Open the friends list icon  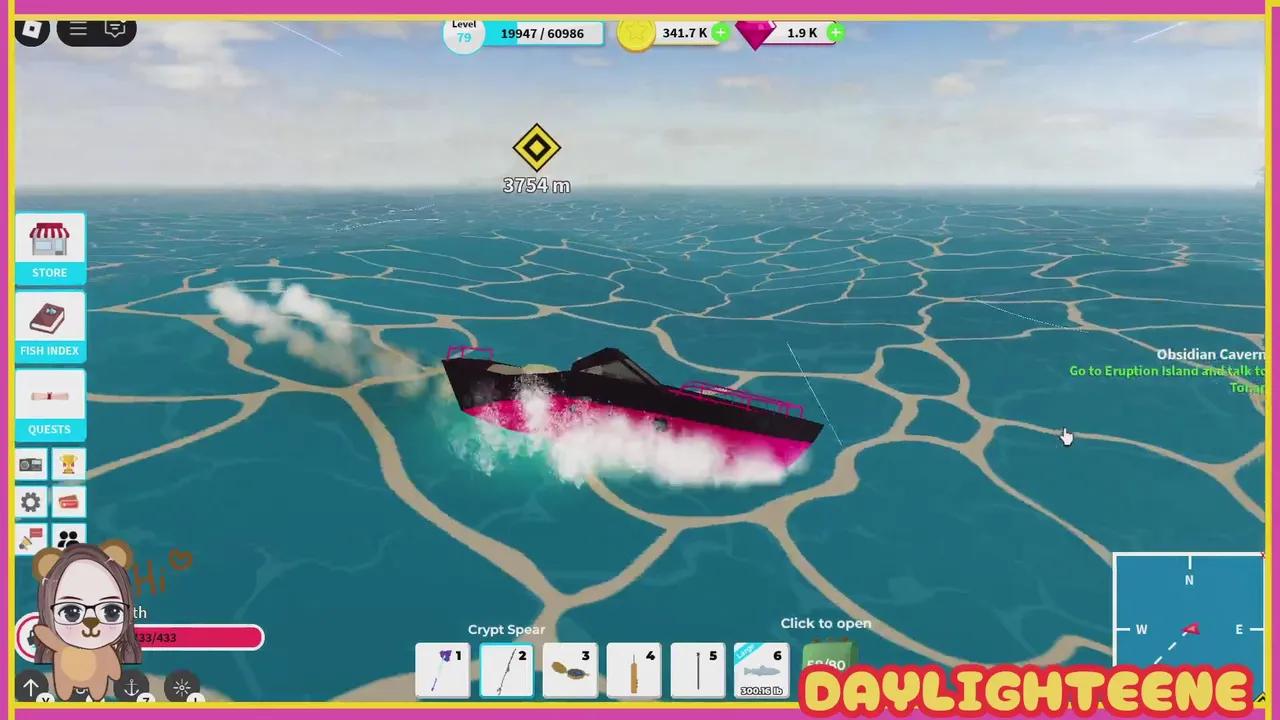tap(68, 540)
